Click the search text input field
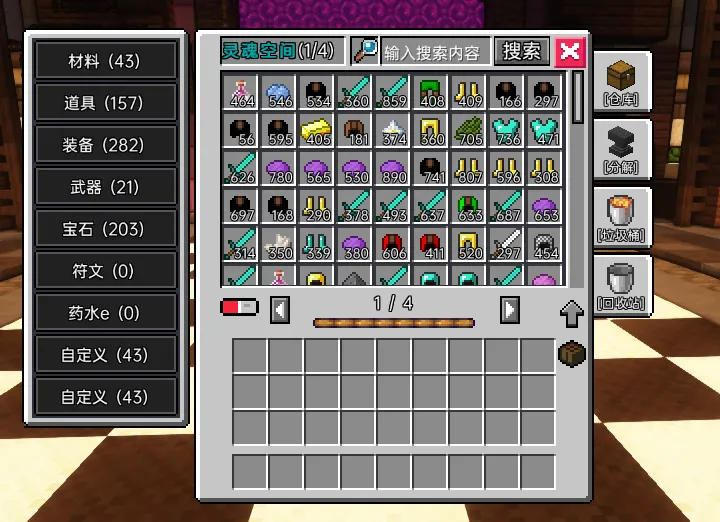The width and height of the screenshot is (720, 522). (433, 52)
